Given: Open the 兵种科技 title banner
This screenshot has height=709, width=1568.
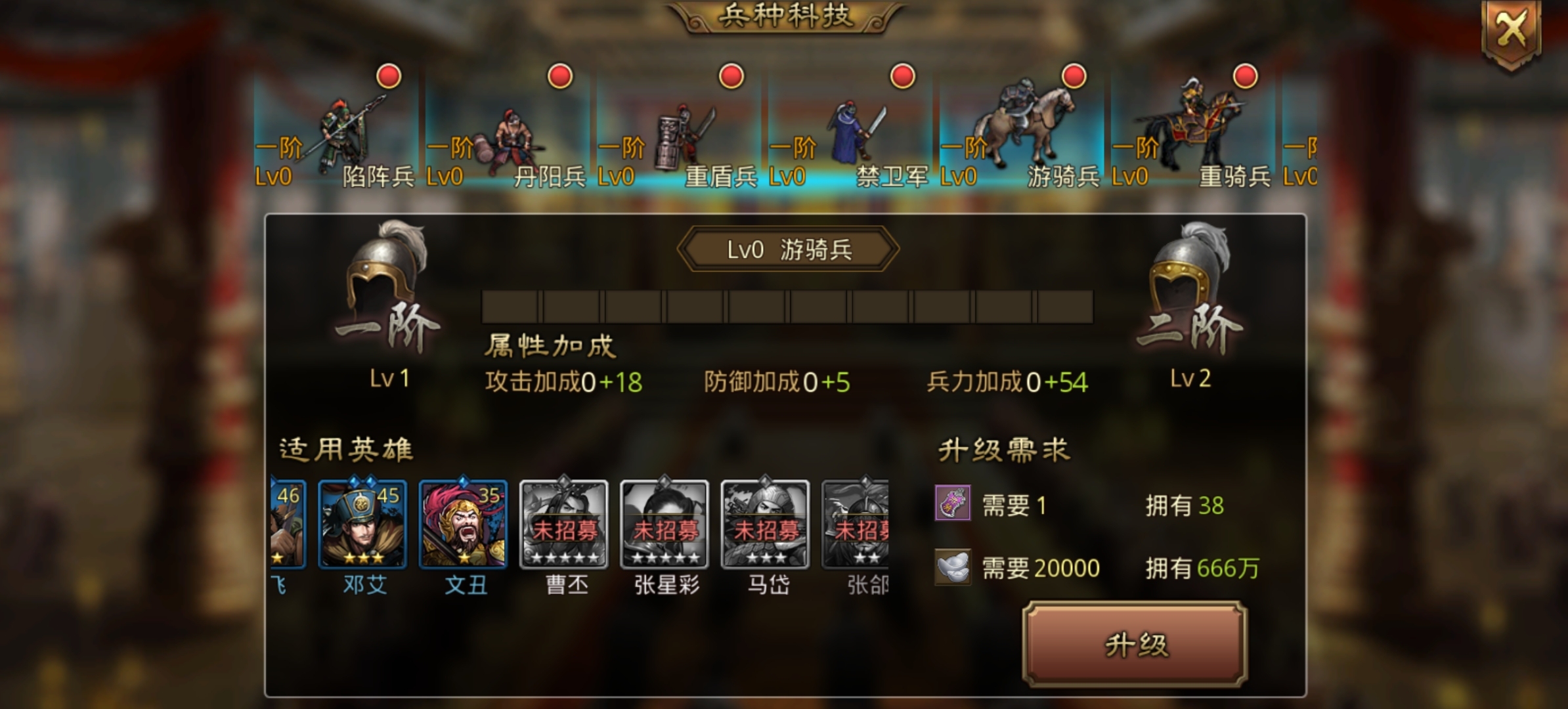Looking at the screenshot, I should click(785, 16).
